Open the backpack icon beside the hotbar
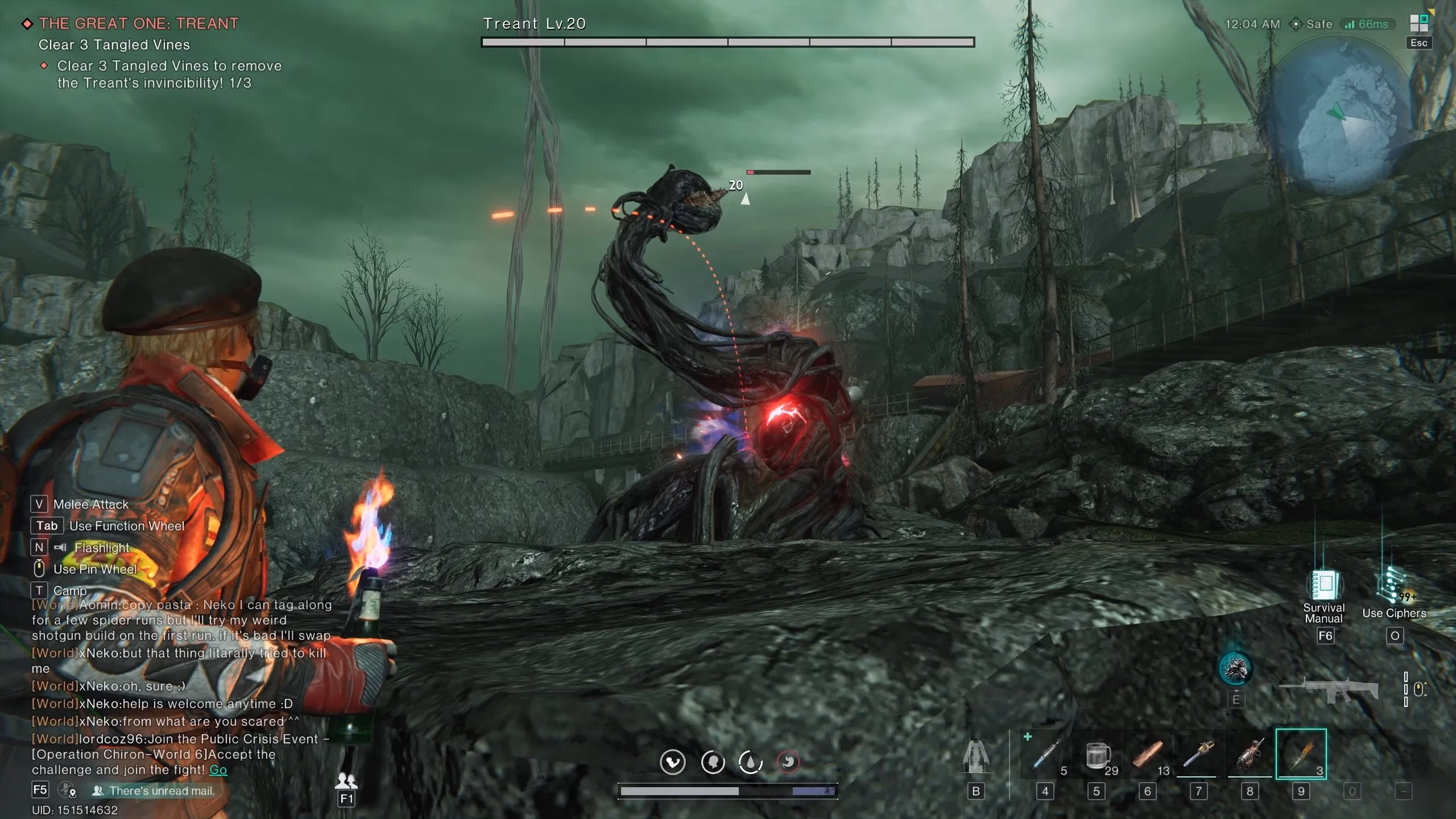 tap(976, 756)
